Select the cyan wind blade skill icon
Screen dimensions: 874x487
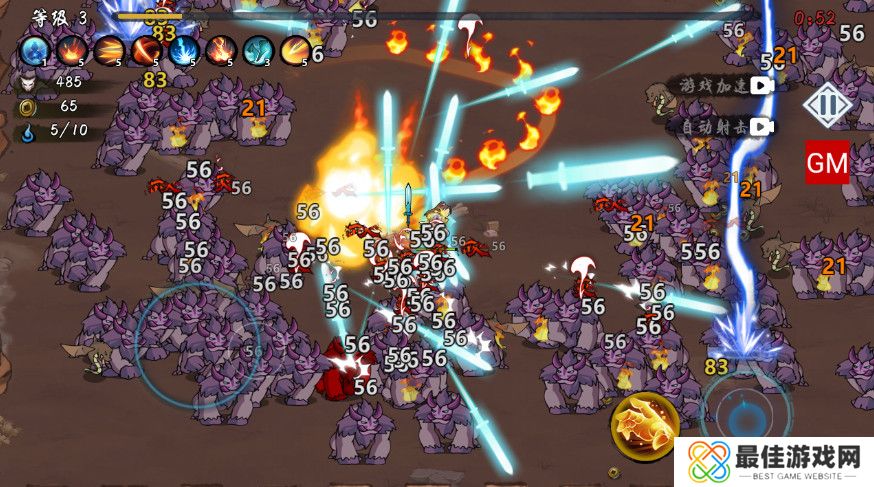tap(258, 49)
